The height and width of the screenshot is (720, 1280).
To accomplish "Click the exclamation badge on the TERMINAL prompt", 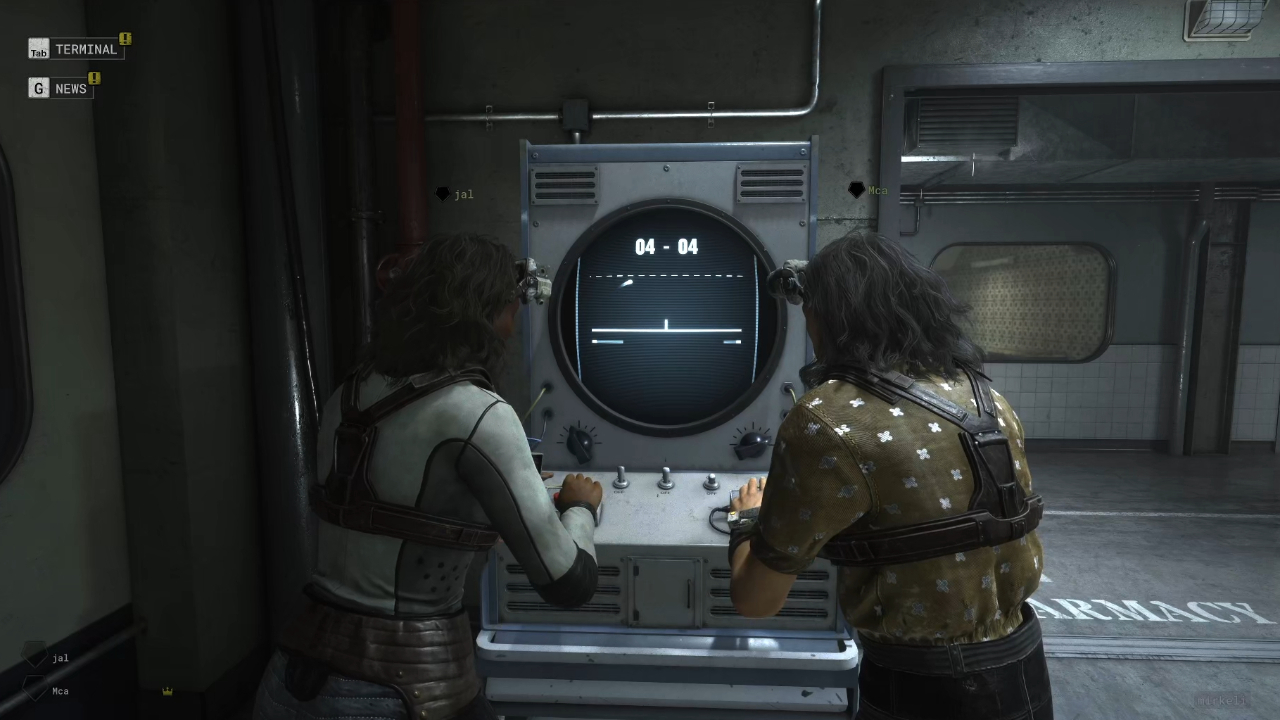I will pos(124,38).
